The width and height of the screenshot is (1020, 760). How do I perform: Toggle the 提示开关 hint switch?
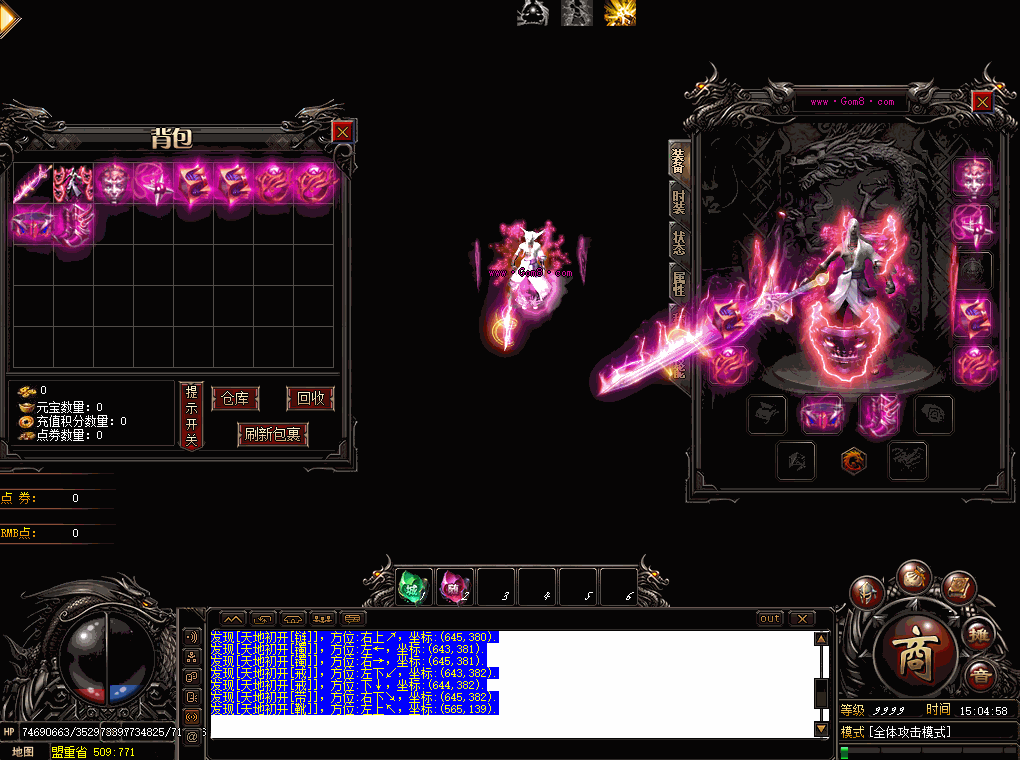tap(192, 415)
